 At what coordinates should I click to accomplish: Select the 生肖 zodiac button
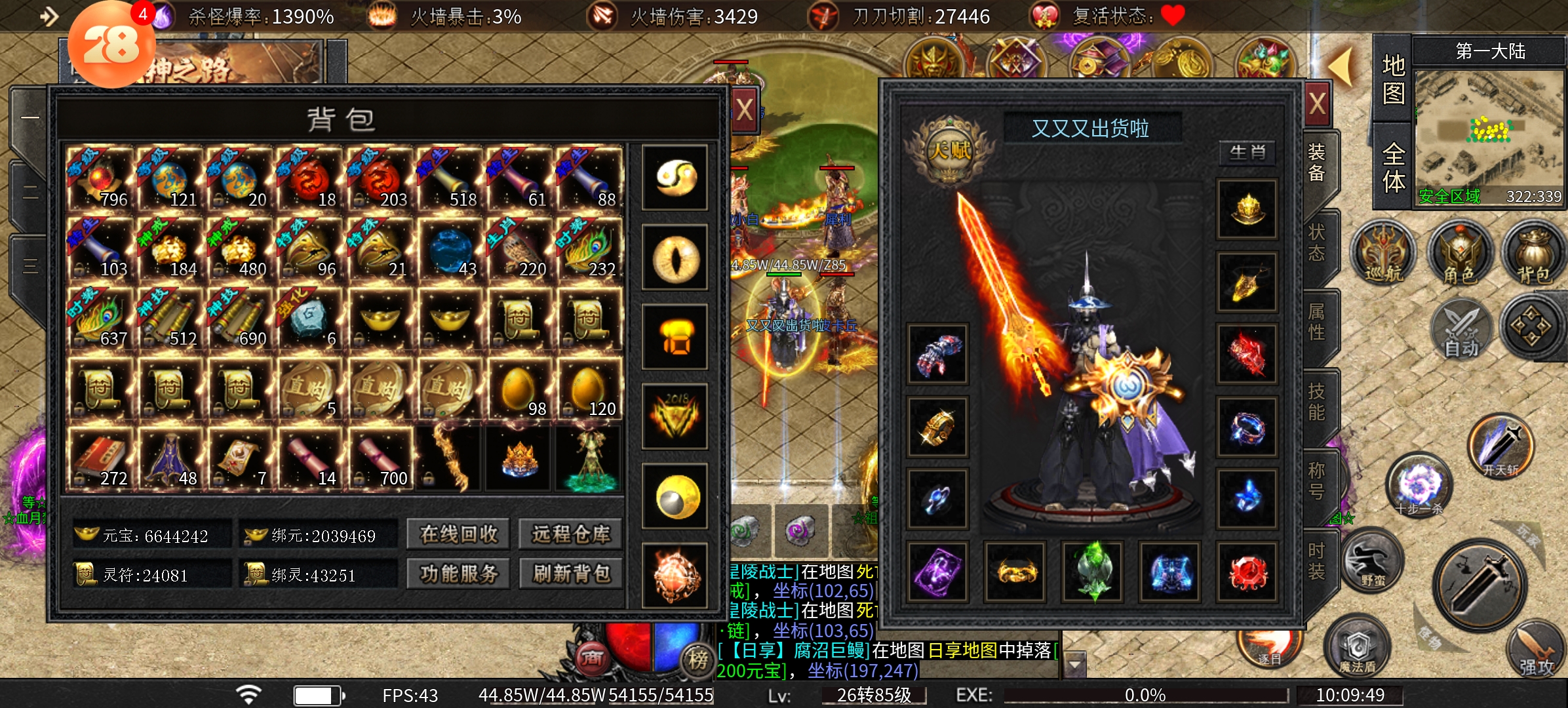click(x=1247, y=153)
